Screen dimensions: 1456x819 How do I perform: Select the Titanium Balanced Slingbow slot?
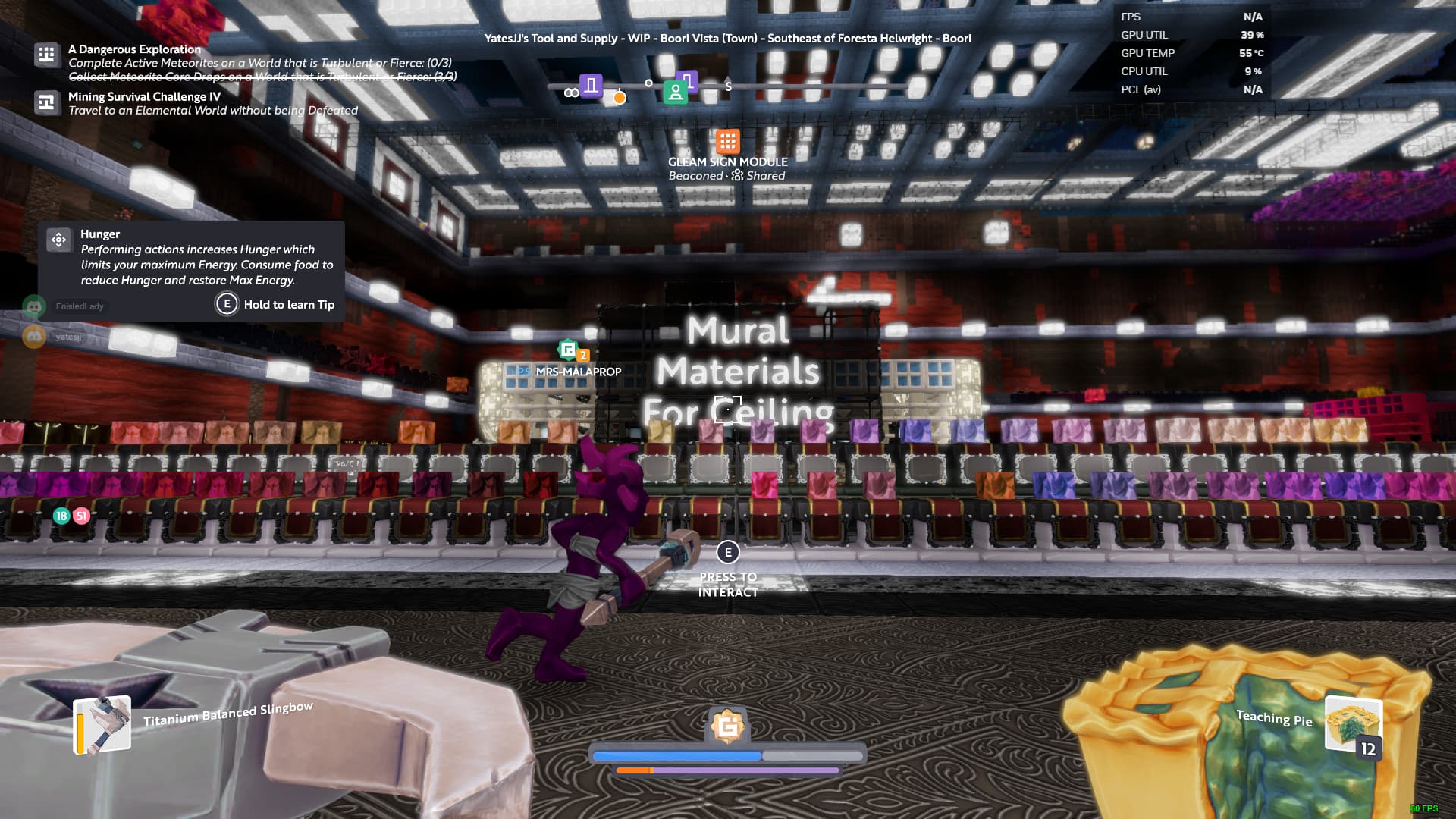click(102, 725)
